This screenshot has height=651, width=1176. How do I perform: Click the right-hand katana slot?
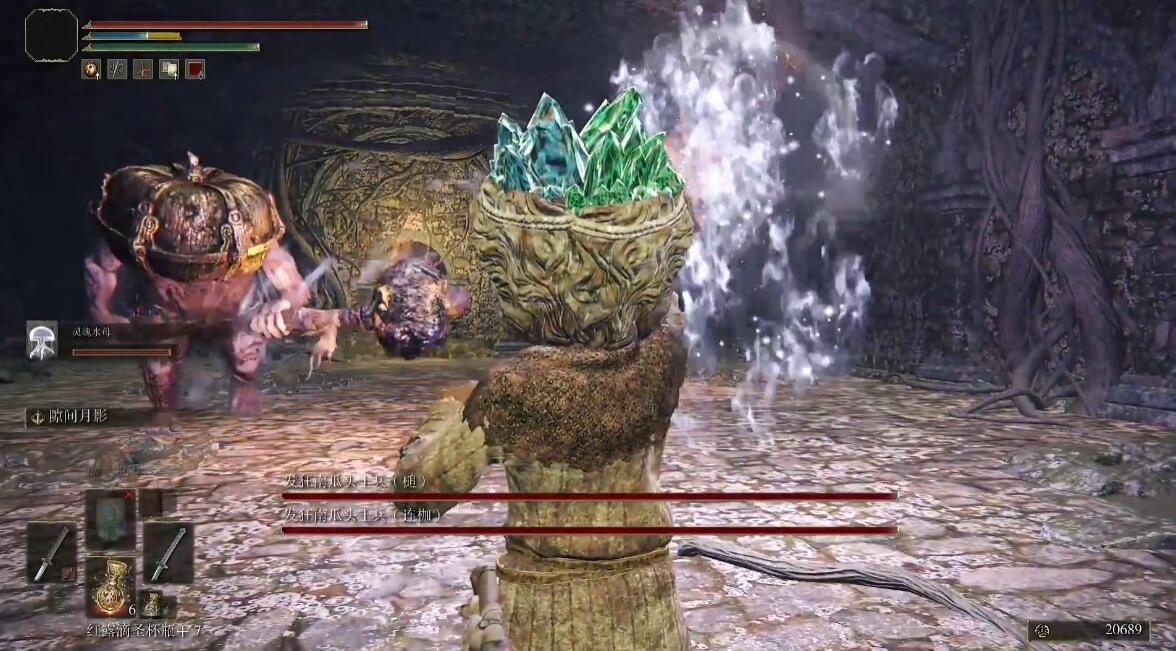click(167, 553)
